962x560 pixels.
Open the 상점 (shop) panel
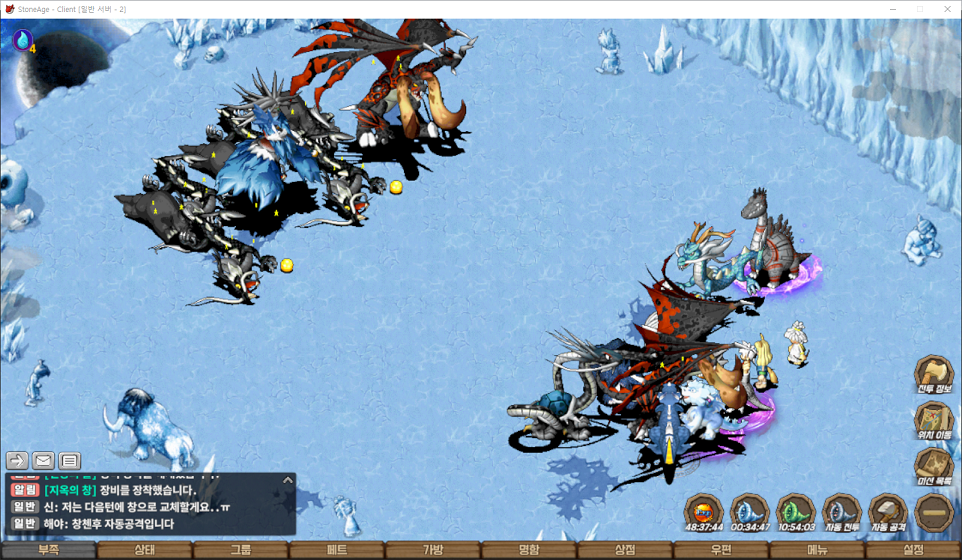(x=625, y=550)
